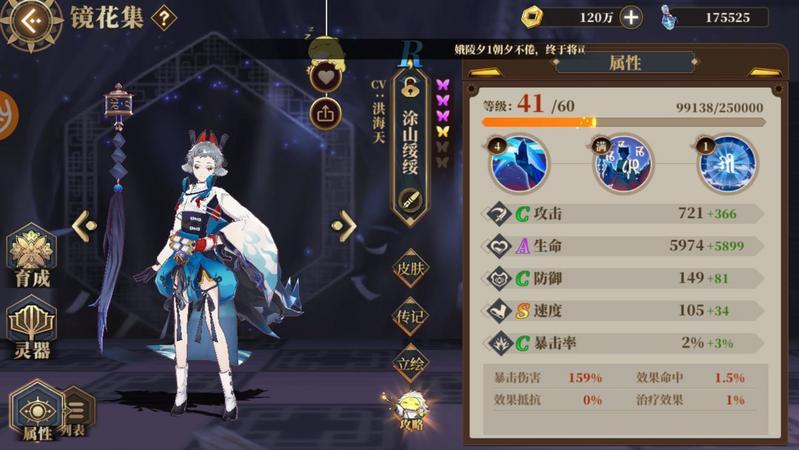This screenshot has width=799, height=450.
Task: Open the 灵器 equipment tab
Action: coord(31,328)
